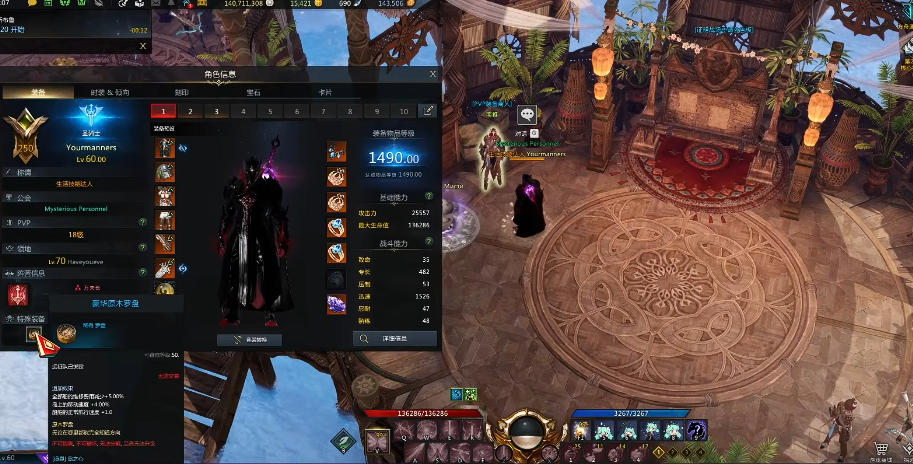Switch to the 宝石 gems tab
Screen dimensions: 913x464
(x=253, y=92)
